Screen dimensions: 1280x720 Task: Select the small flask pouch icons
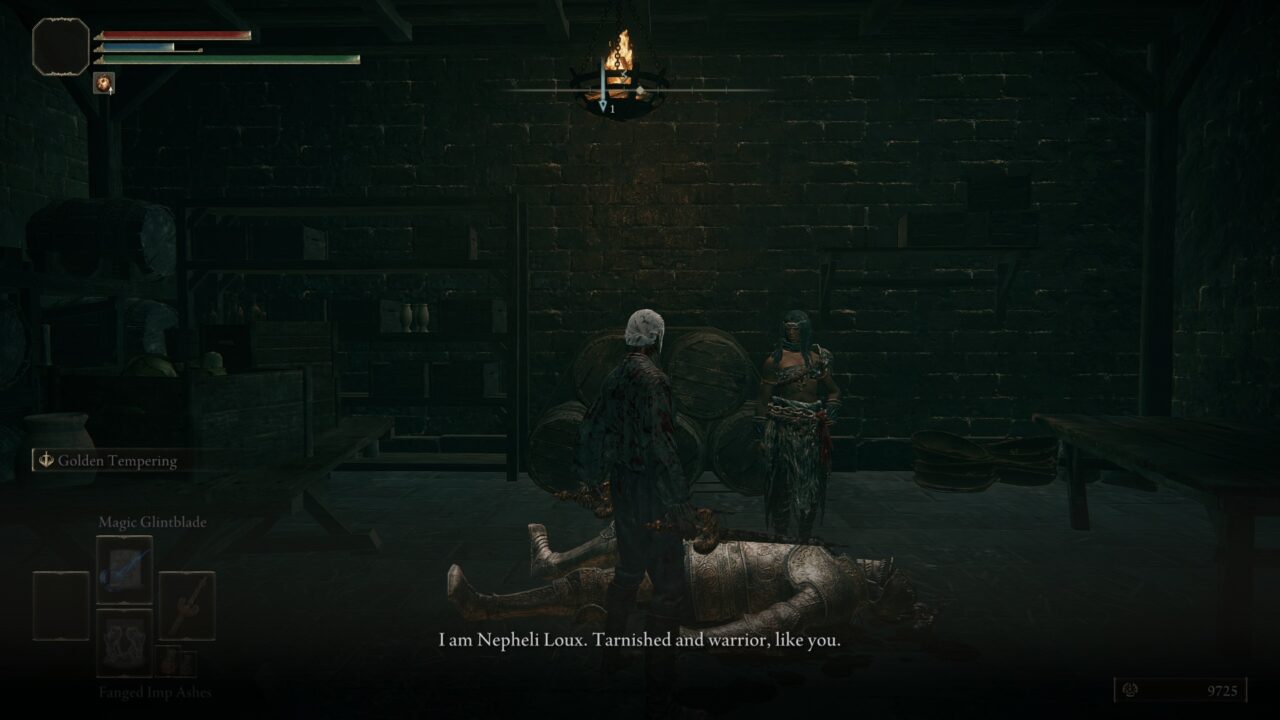pyautogui.click(x=175, y=661)
